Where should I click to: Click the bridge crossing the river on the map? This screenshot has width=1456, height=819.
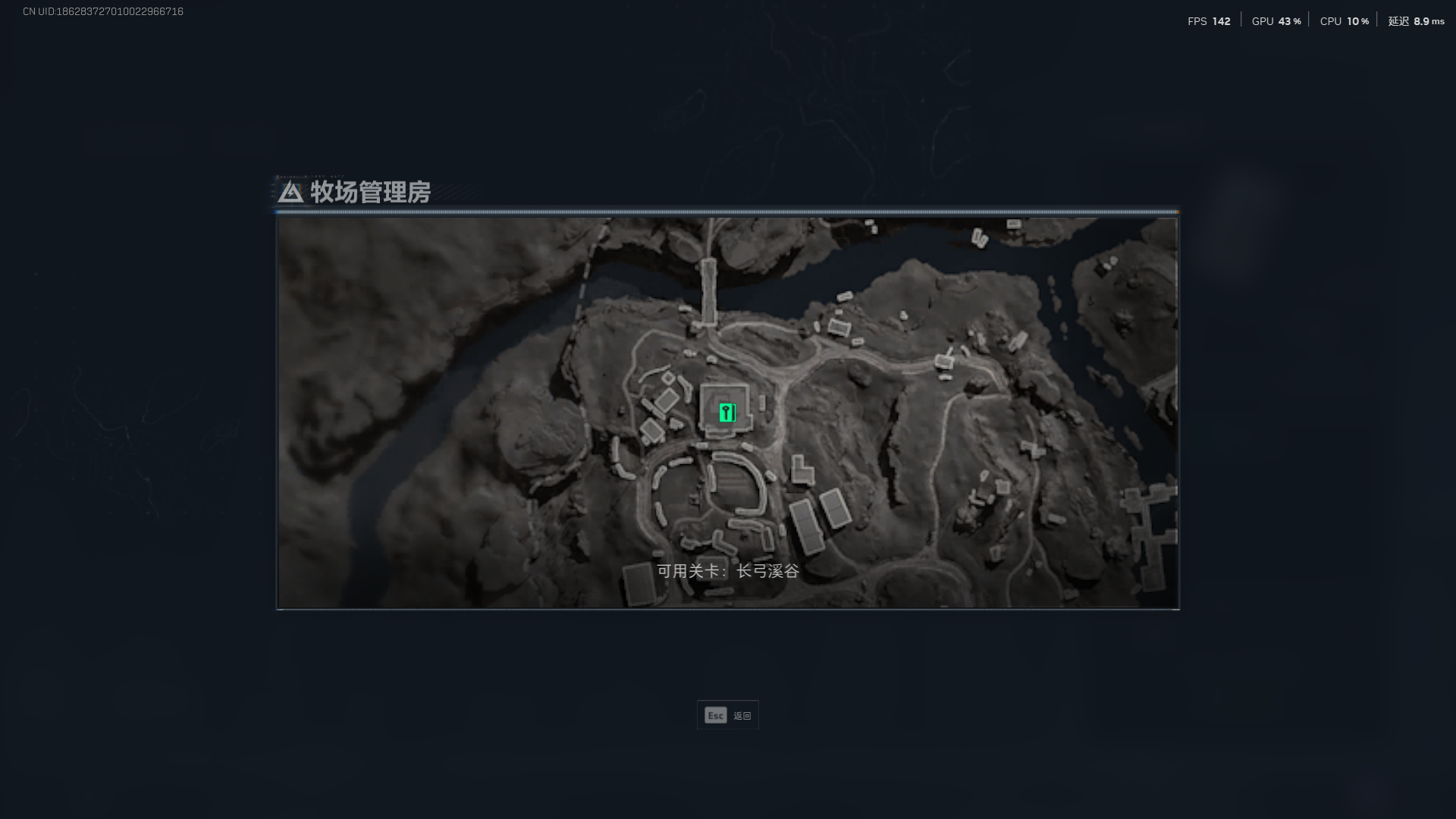pyautogui.click(x=710, y=288)
